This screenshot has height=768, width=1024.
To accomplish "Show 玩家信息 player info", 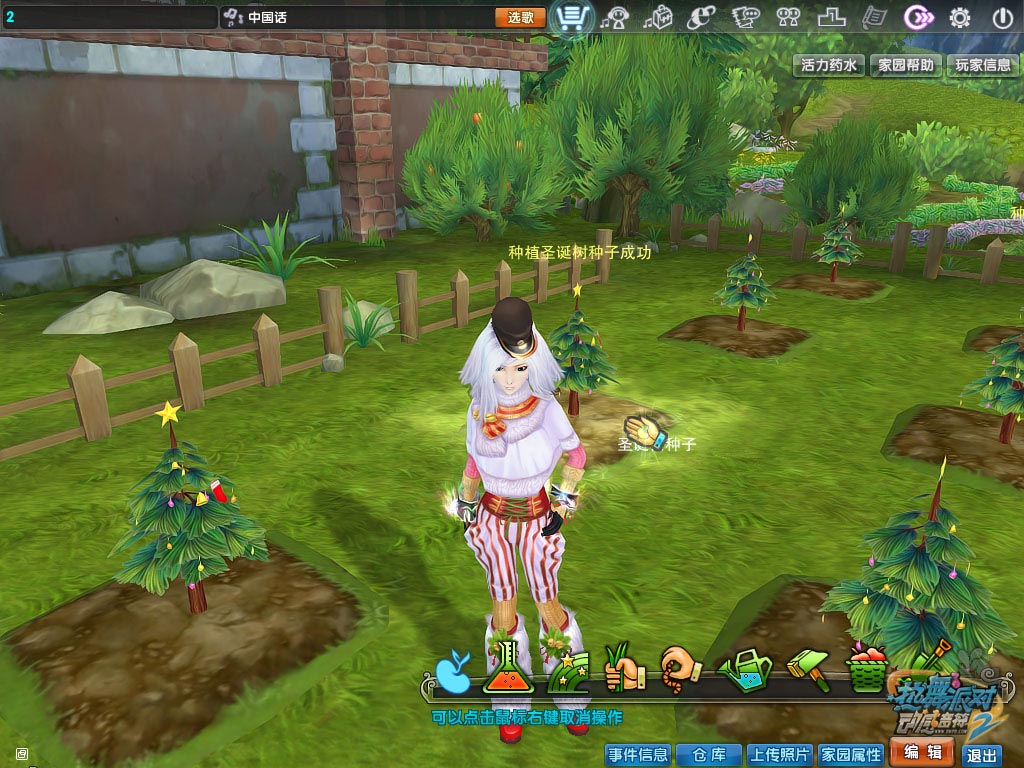I will (982, 65).
